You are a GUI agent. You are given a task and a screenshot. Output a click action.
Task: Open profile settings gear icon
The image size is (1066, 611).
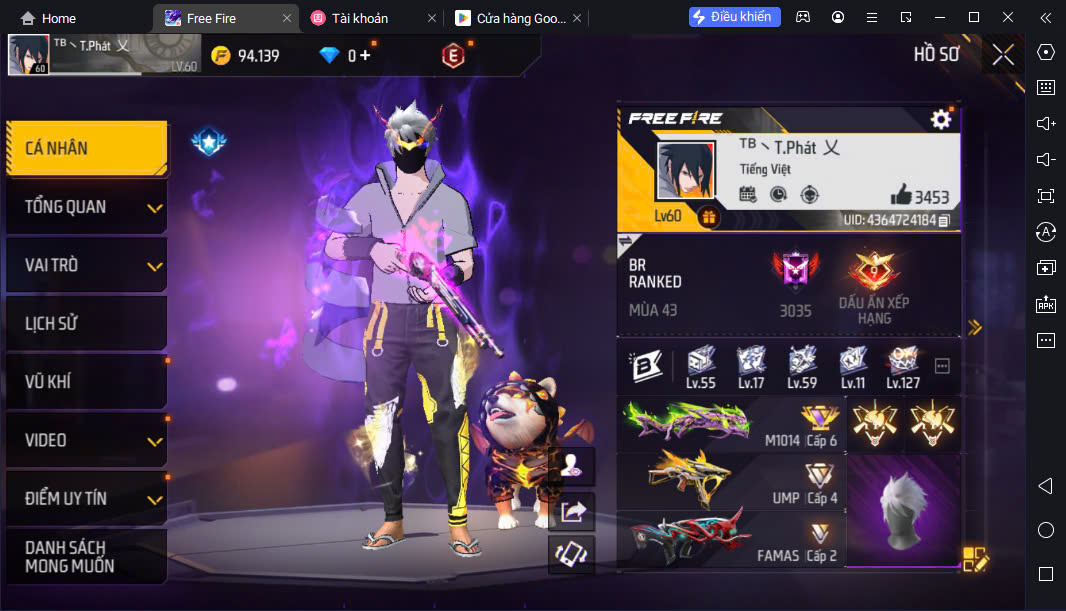(940, 120)
